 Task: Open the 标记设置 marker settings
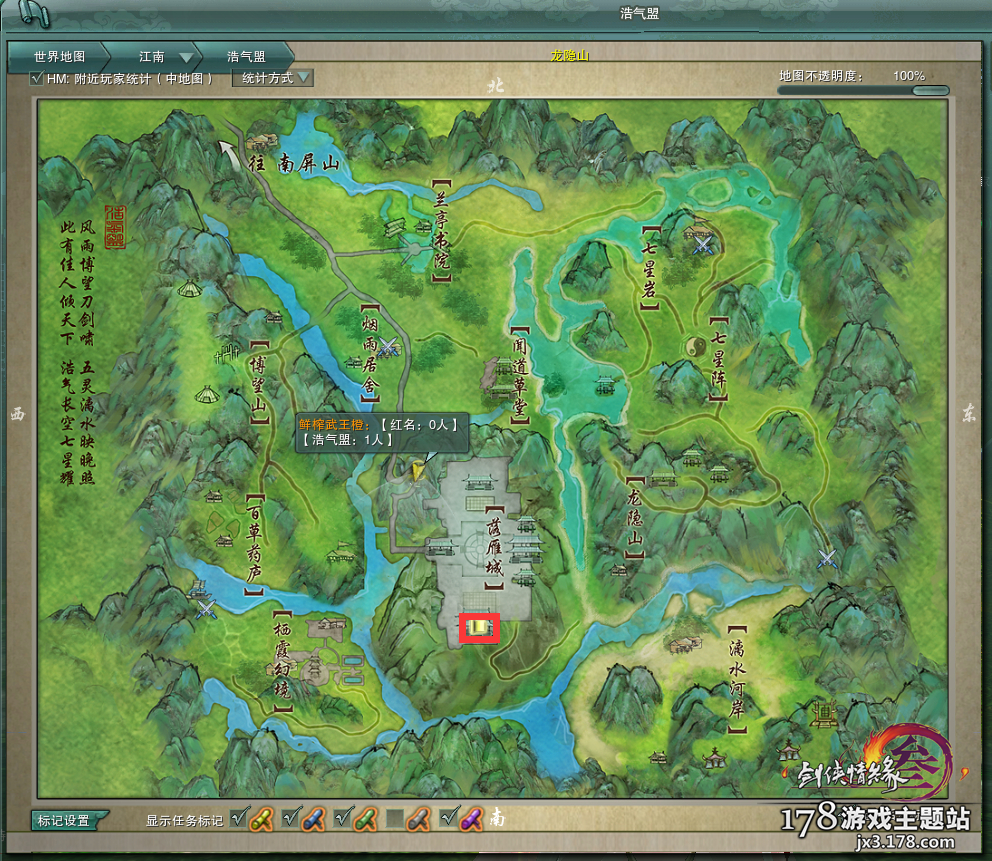click(64, 821)
